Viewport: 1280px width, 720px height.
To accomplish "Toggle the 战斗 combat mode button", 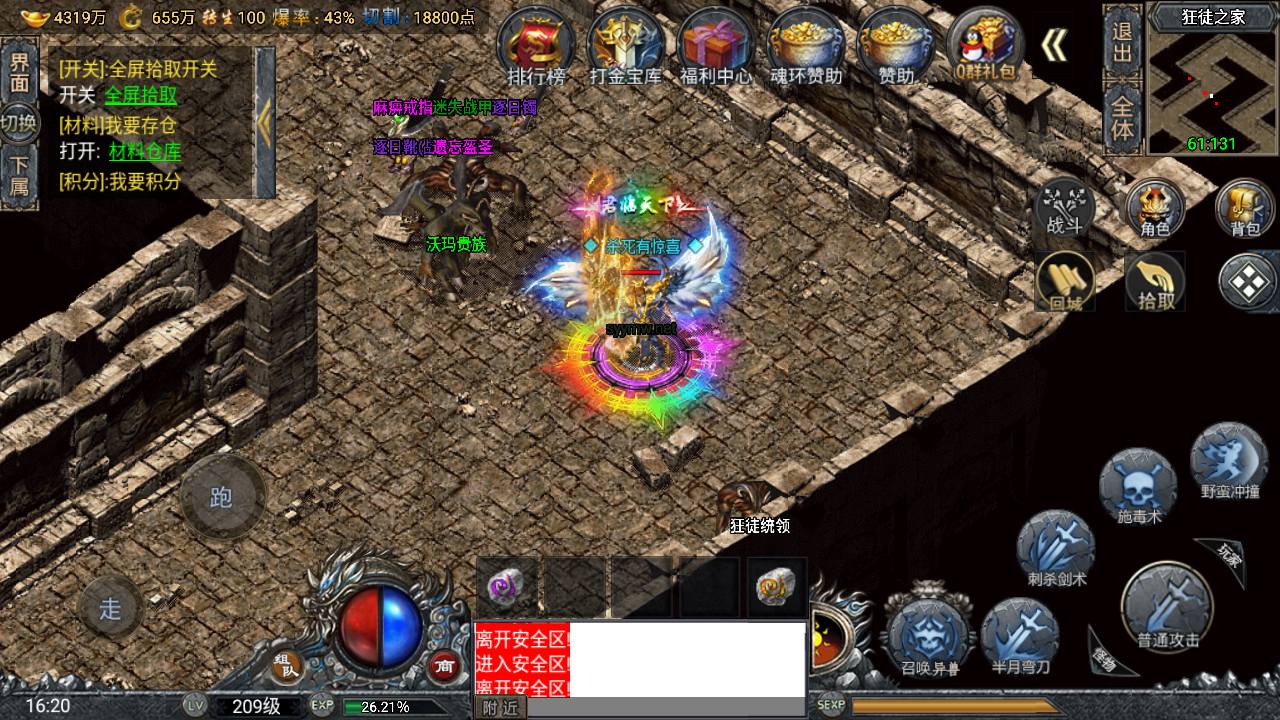I will tap(1064, 207).
